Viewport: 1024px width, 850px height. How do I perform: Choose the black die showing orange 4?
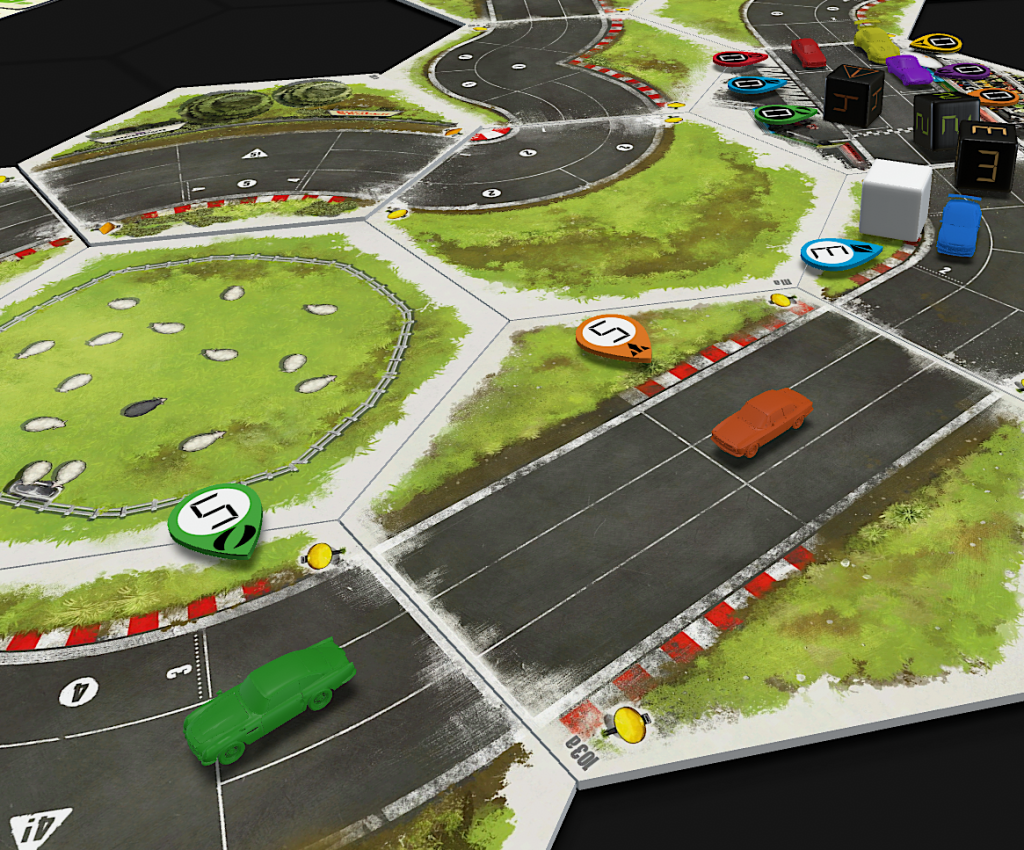tap(853, 95)
